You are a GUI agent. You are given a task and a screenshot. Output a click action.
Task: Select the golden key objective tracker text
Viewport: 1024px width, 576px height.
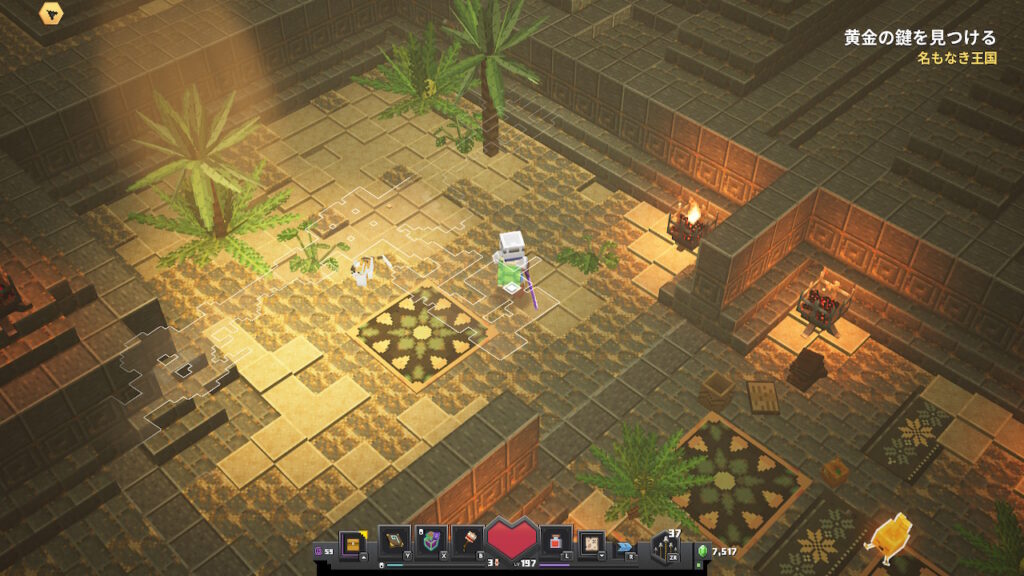pos(919,38)
